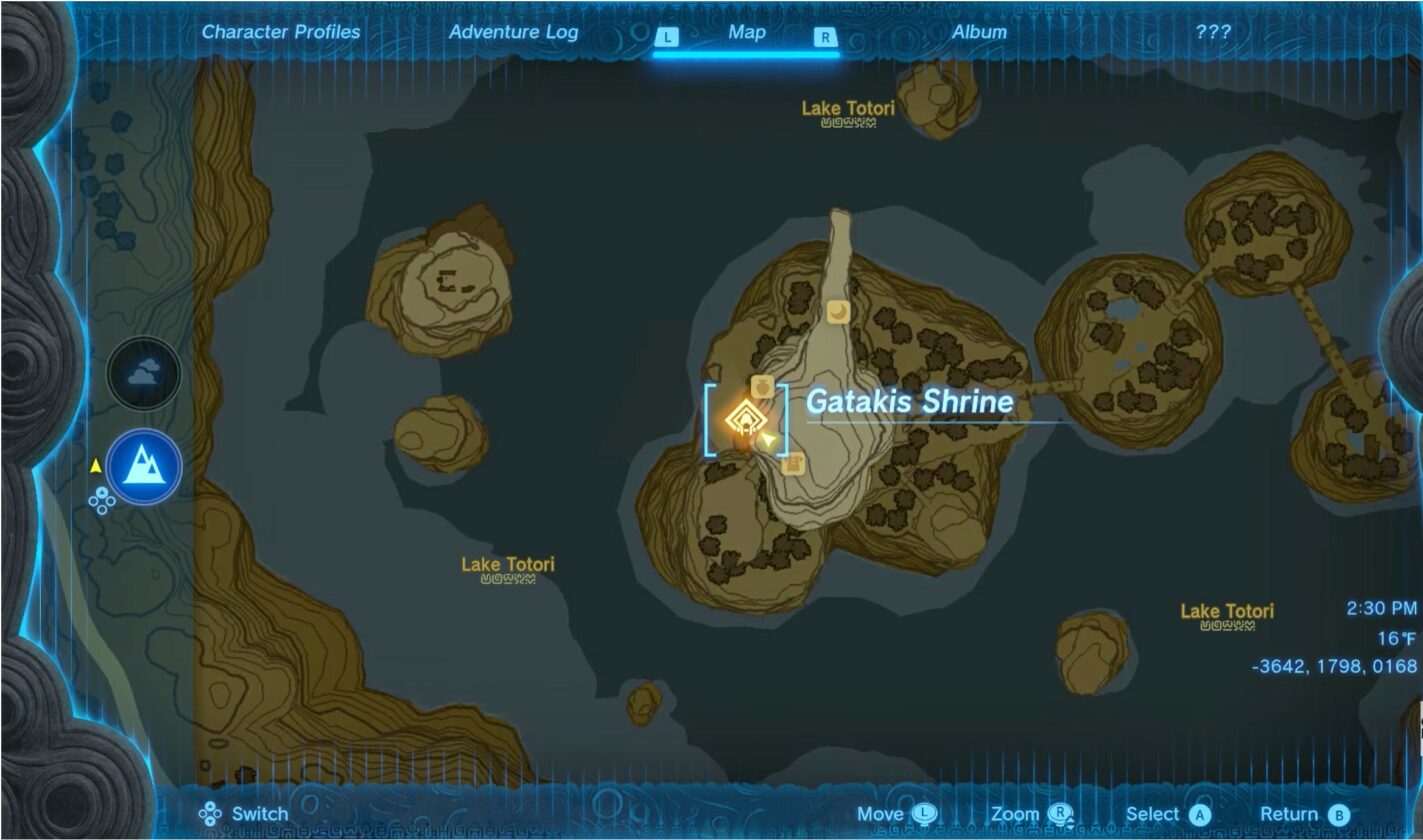Open the Adventure Log tab
The height and width of the screenshot is (840, 1423).
point(515,32)
